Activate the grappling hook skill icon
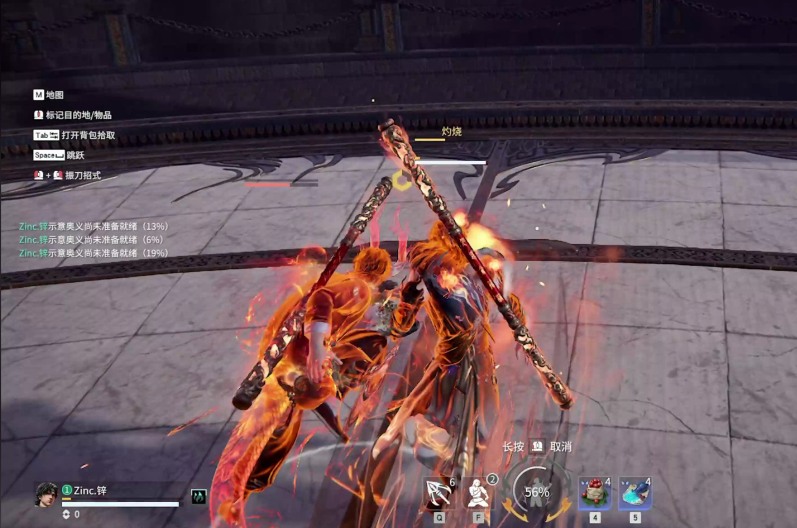This screenshot has width=797, height=528. [438, 493]
